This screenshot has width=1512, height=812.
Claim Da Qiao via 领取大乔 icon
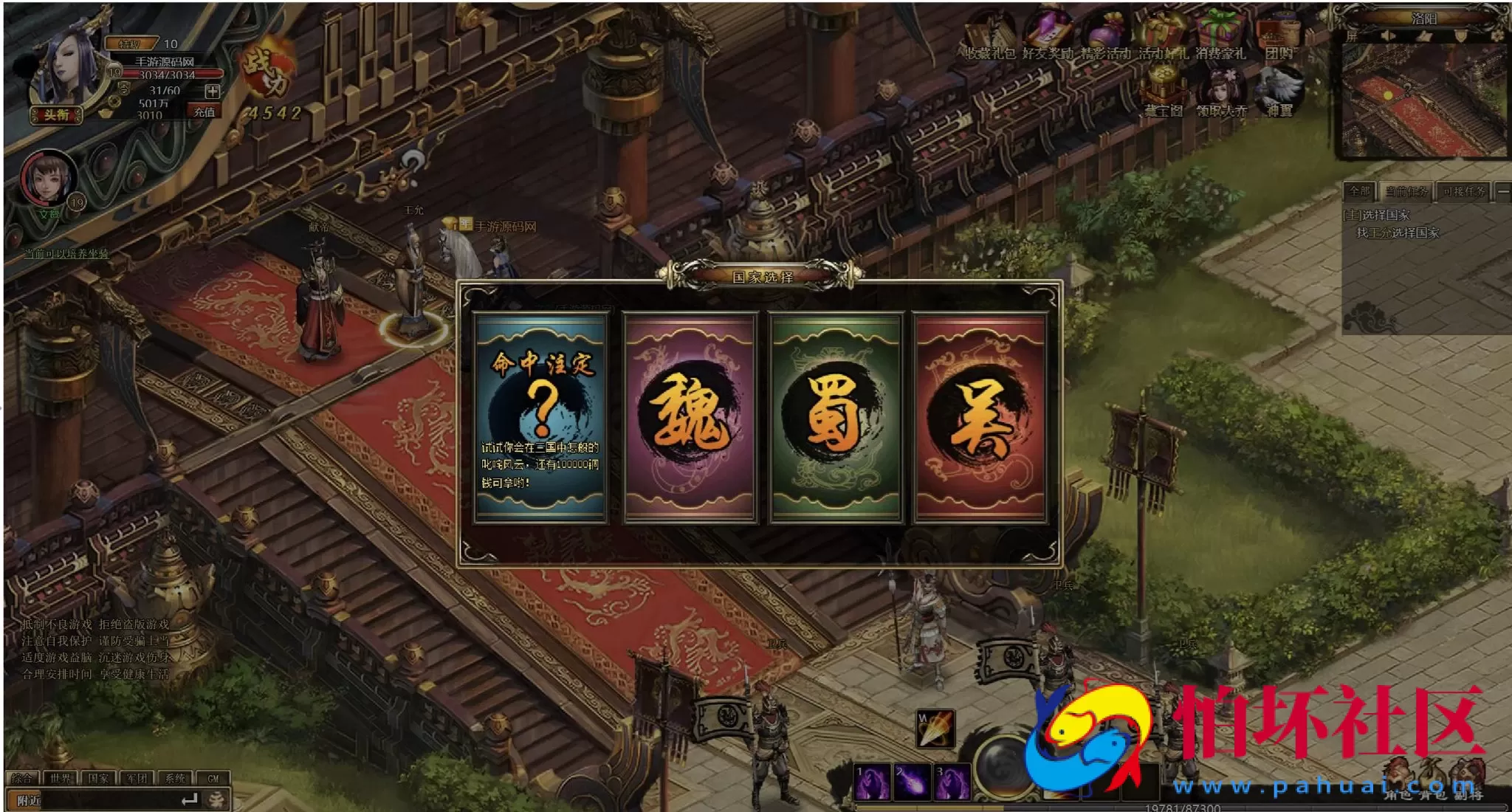1220,90
